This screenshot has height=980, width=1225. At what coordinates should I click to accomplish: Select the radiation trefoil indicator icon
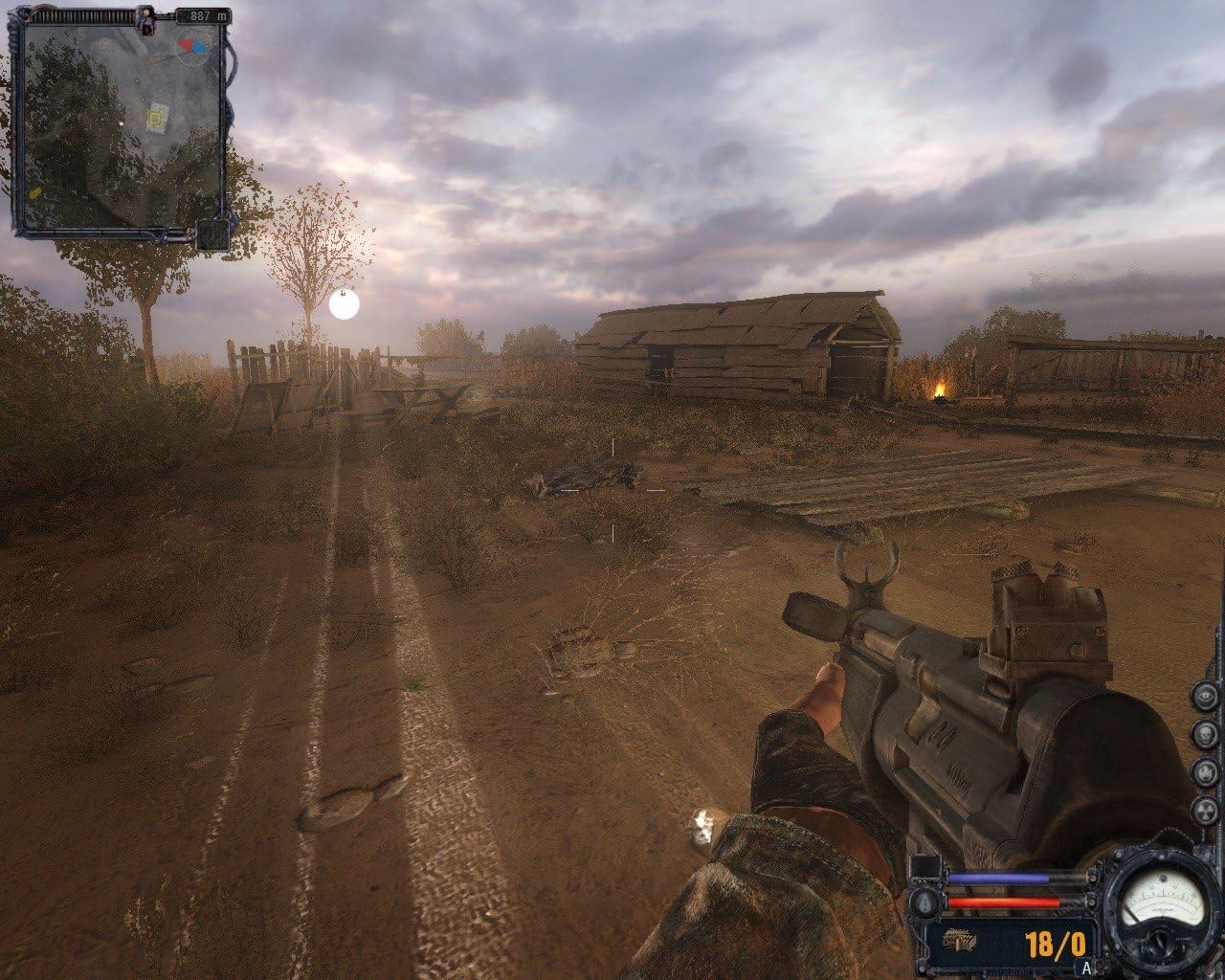[1206, 811]
